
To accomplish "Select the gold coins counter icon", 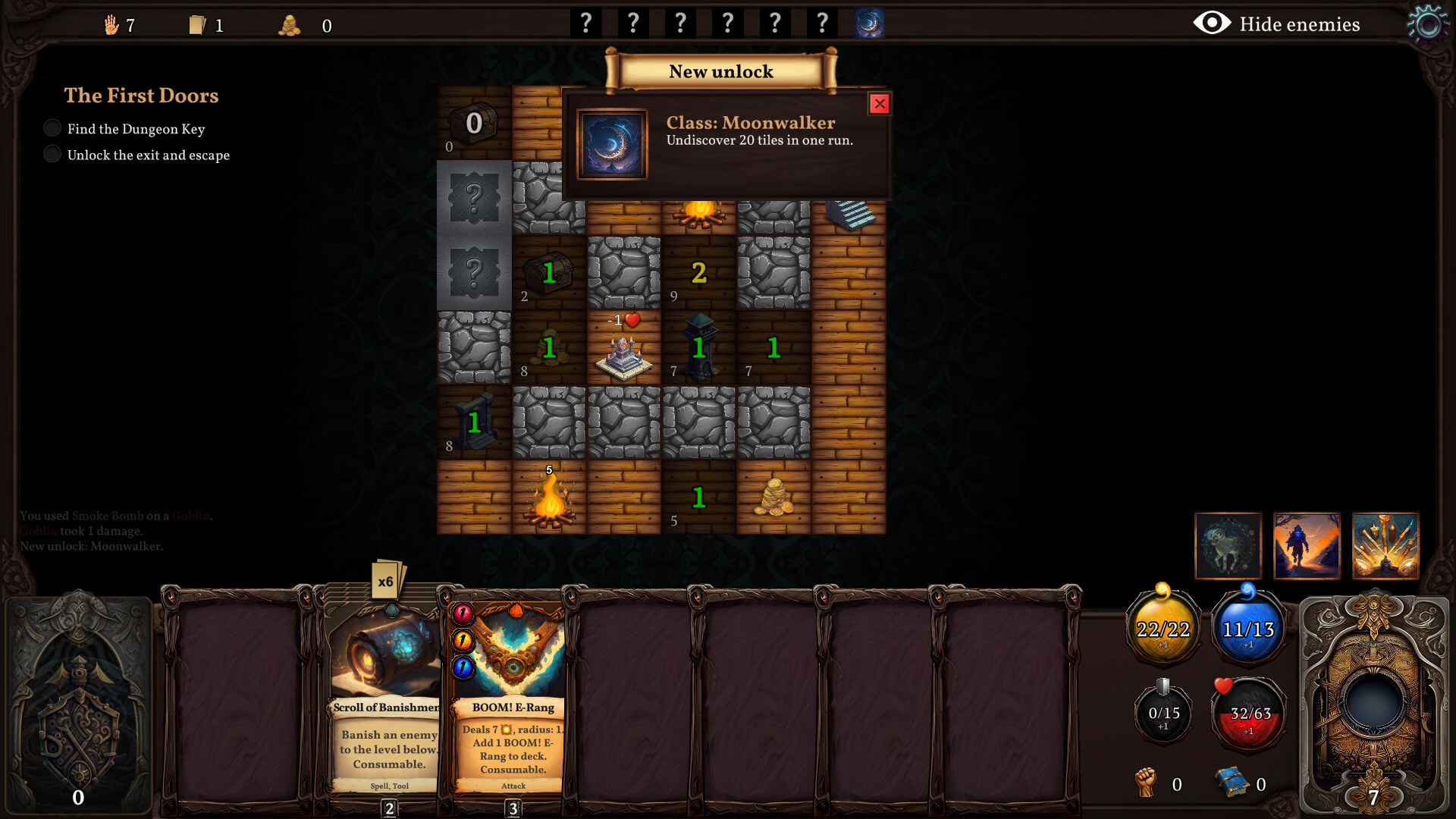I will pos(290,24).
